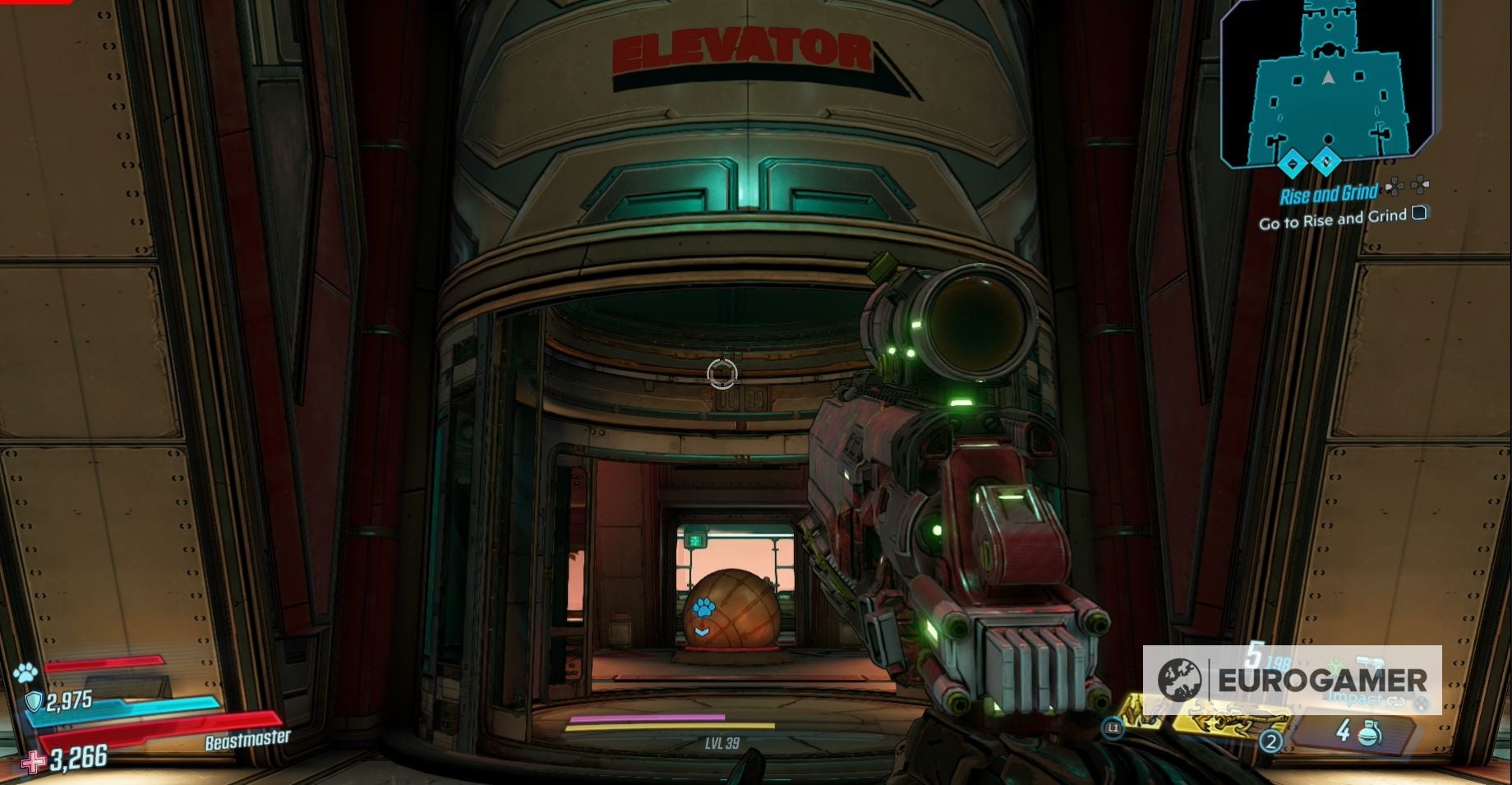1512x785 pixels.
Task: Click the Impact weapon link symbol
Action: 1396,701
